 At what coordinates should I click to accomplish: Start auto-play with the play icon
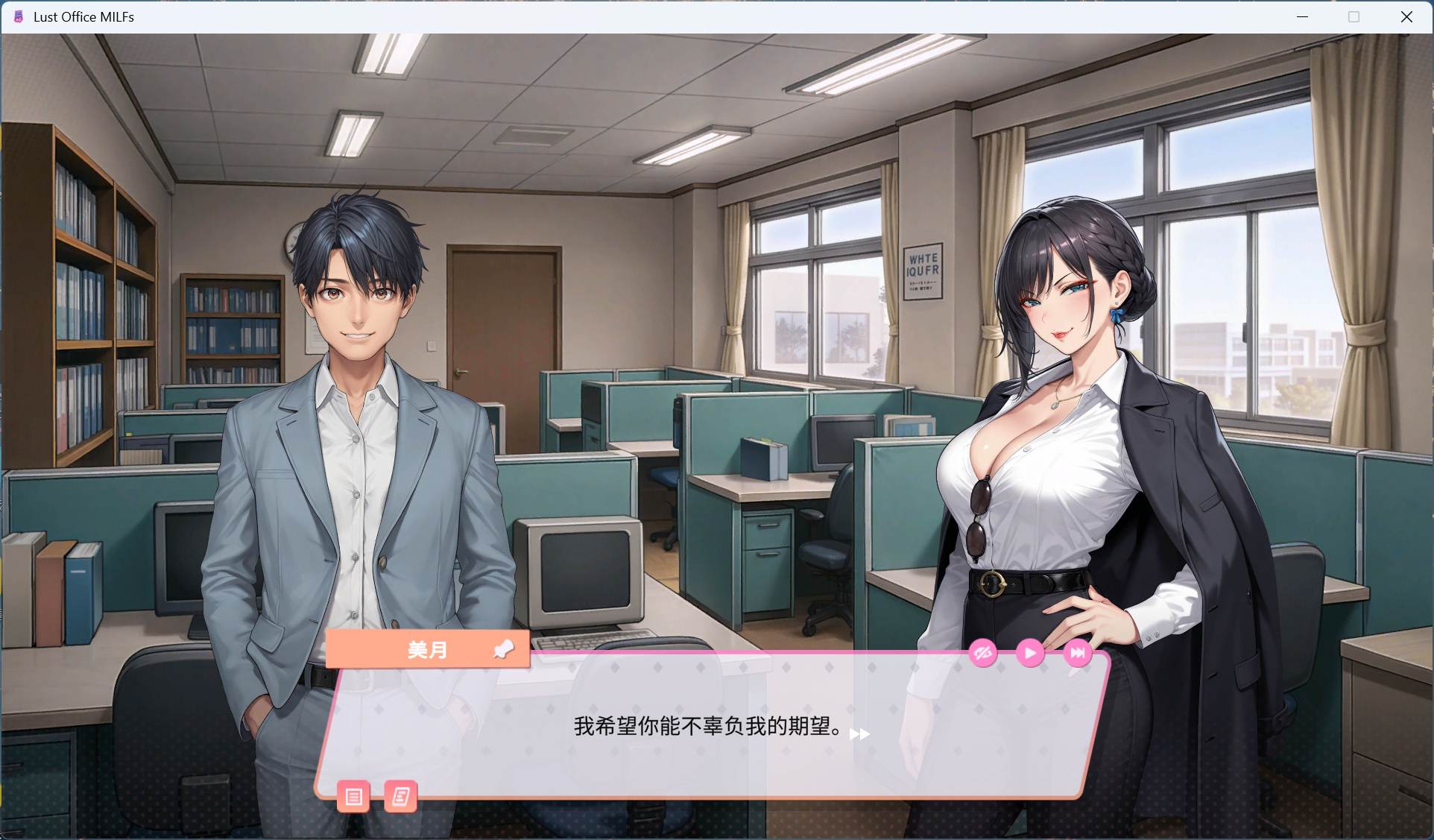pyautogui.click(x=1030, y=653)
